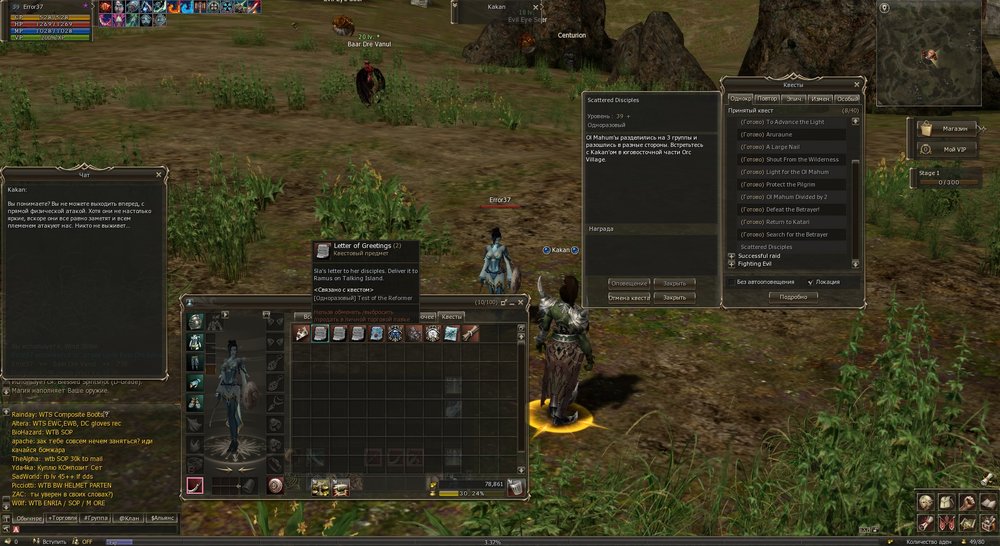Close the Квесты quest window
This screenshot has width=1000, height=546.
tap(857, 85)
